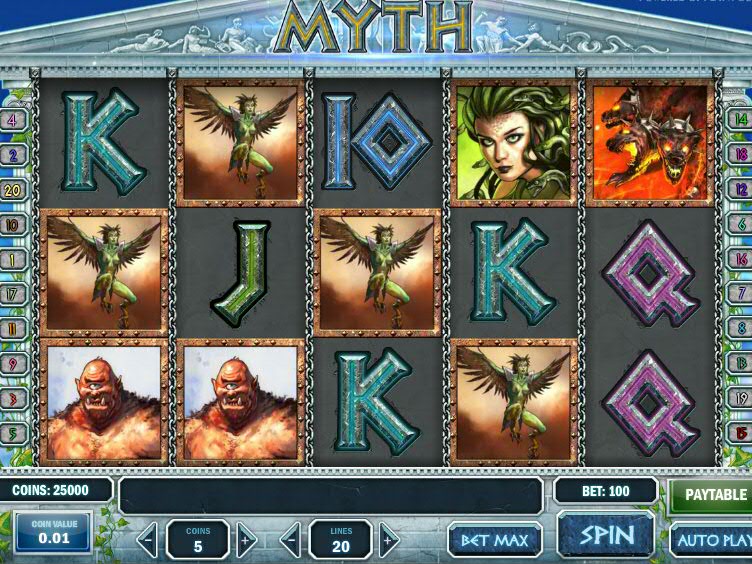Select payline marker 4

[14, 121]
